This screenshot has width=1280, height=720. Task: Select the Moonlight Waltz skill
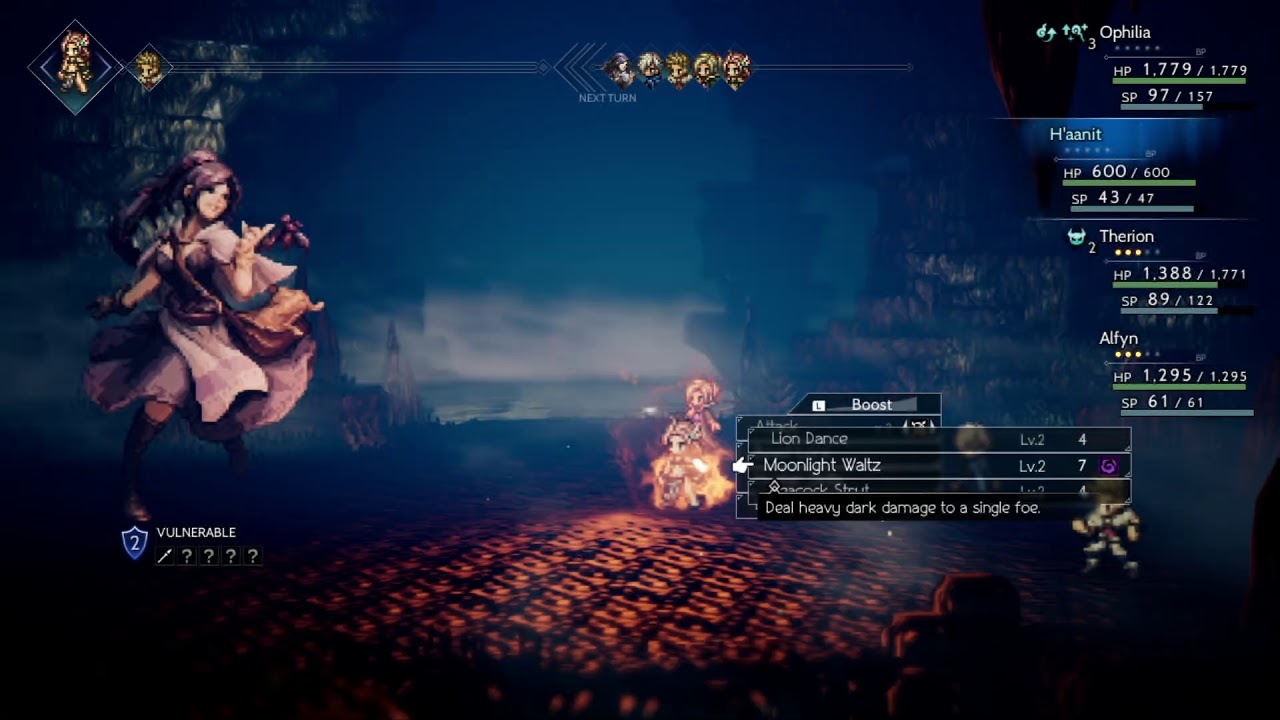pyautogui.click(x=822, y=466)
